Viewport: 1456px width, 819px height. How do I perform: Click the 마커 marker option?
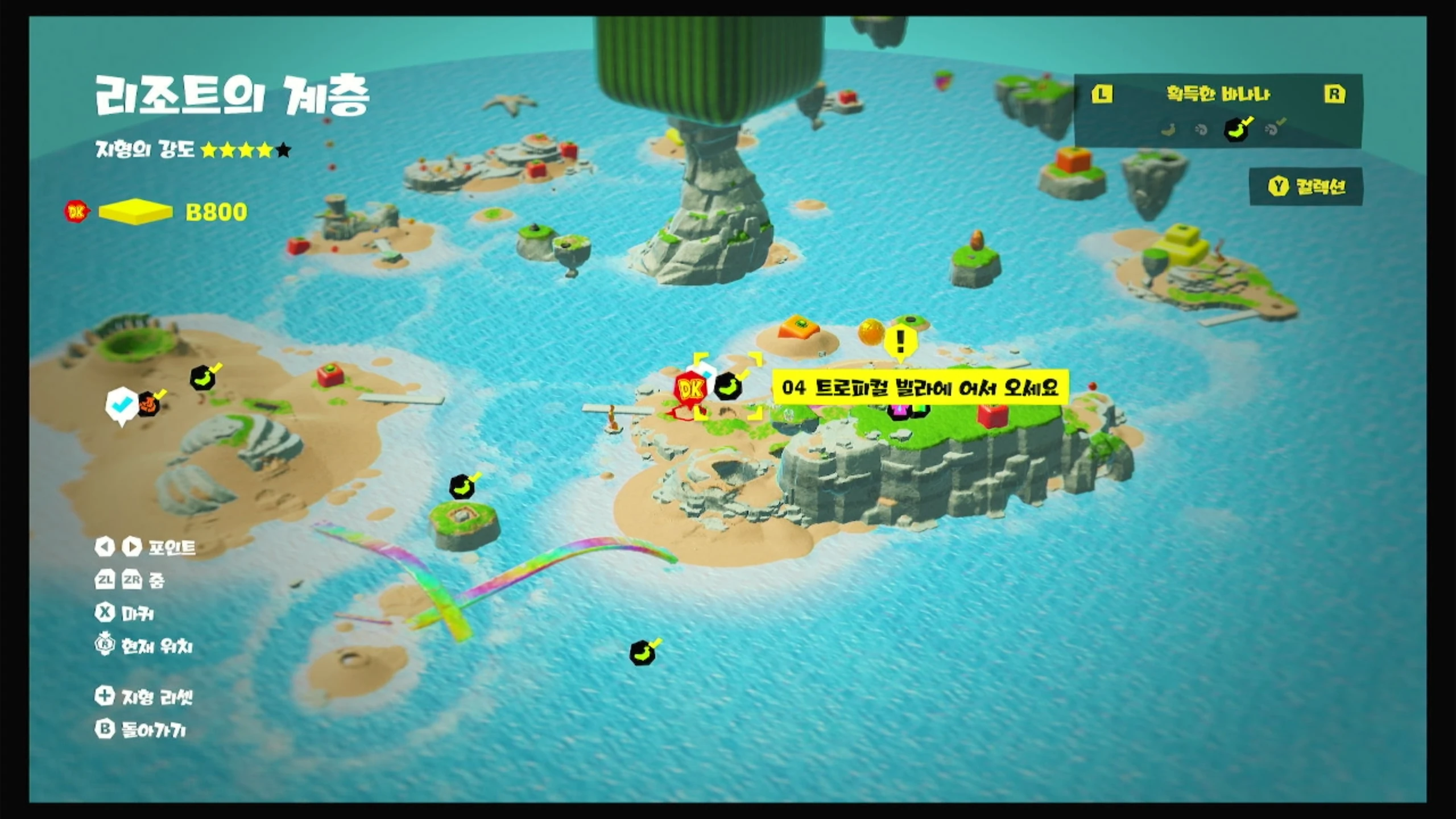pyautogui.click(x=125, y=613)
